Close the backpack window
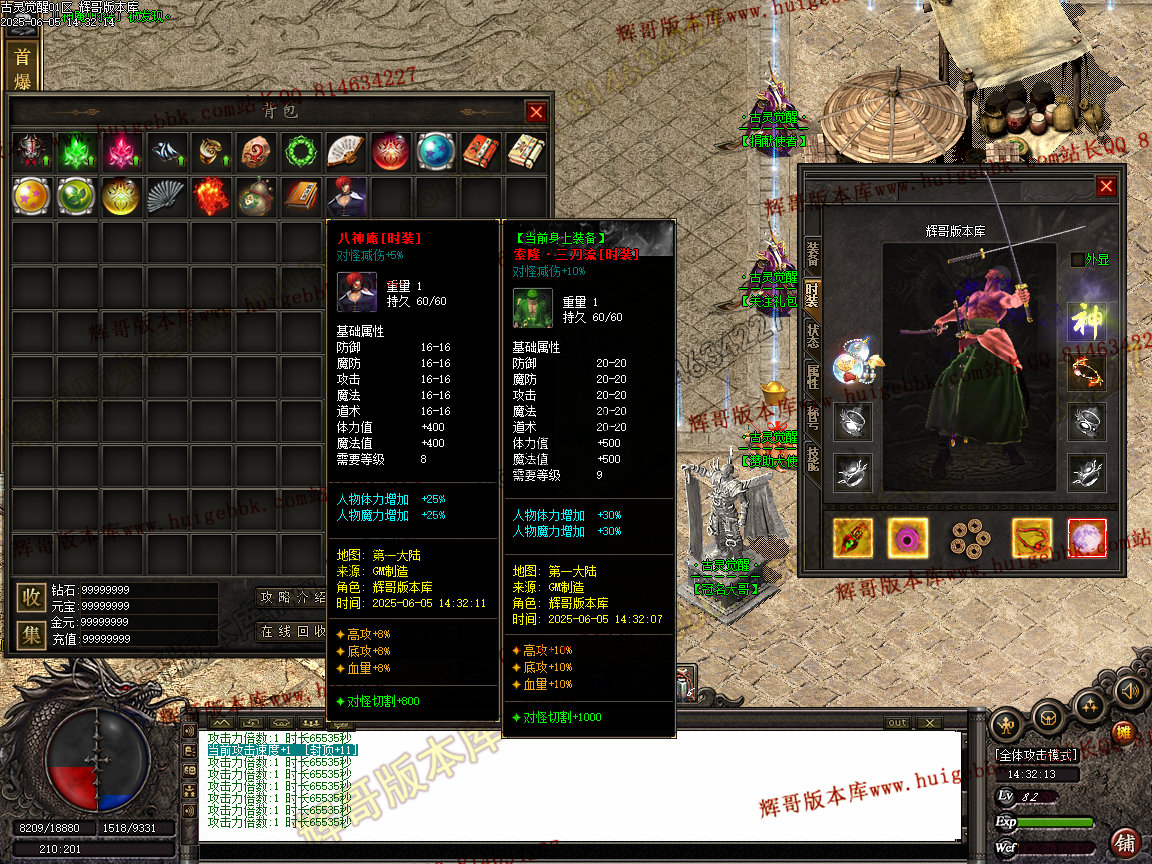Viewport: 1152px width, 864px height. click(537, 112)
